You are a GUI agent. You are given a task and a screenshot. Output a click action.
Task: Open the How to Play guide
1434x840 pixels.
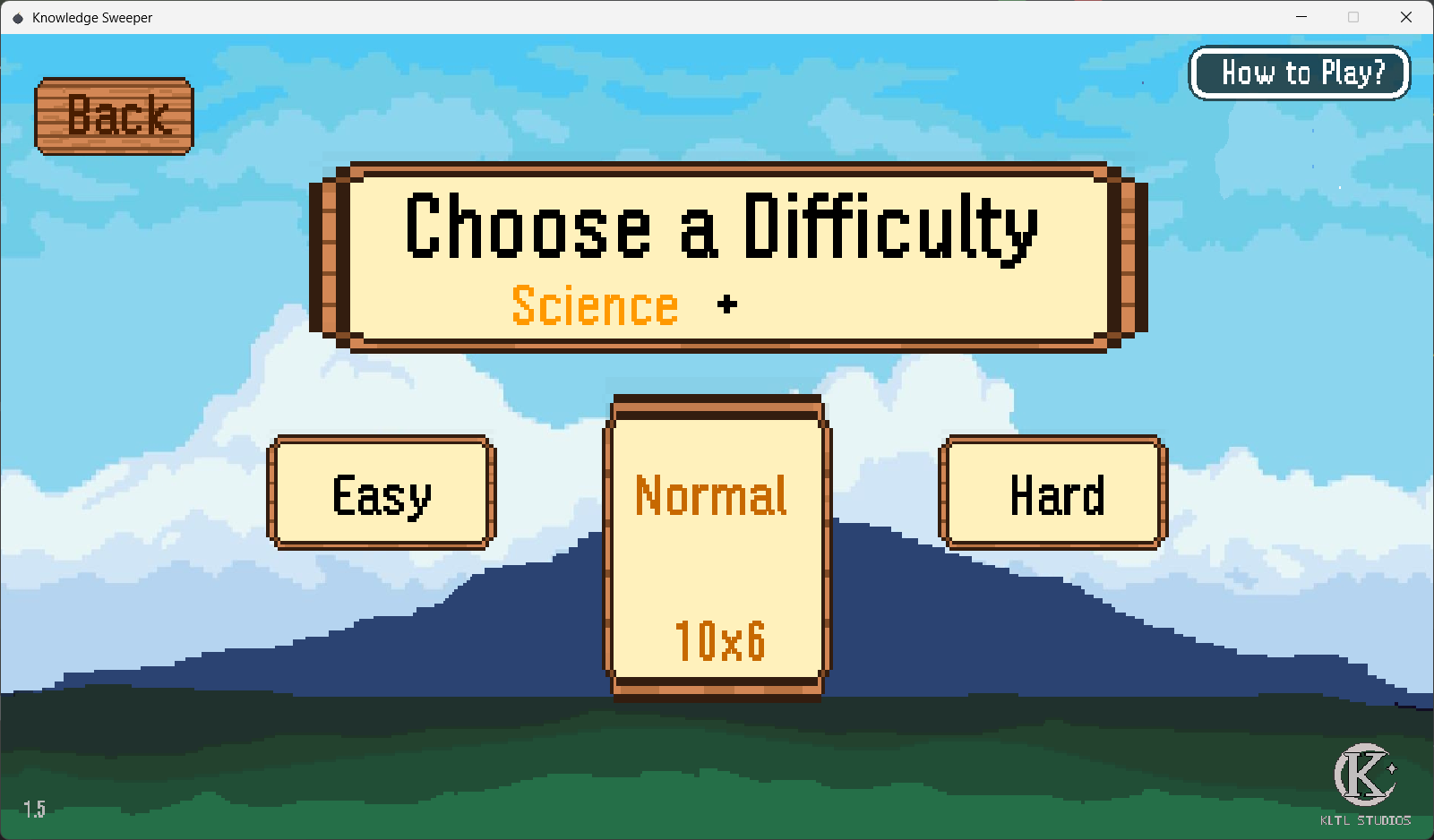coord(1299,73)
